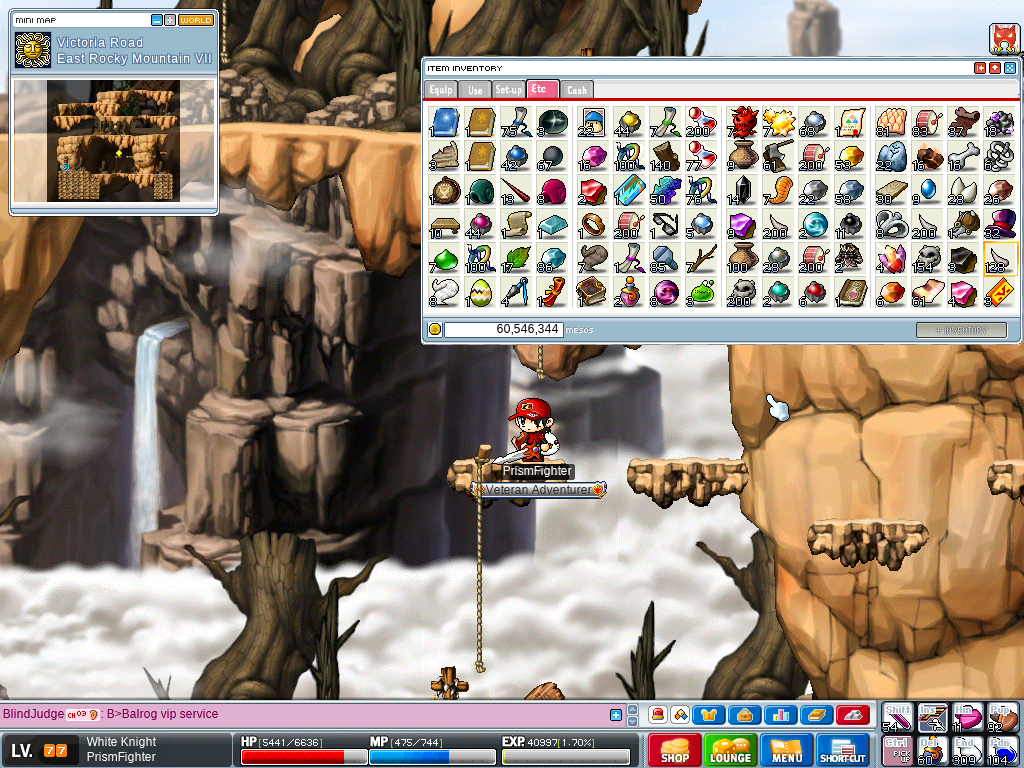Open the MENU button

coord(786,750)
